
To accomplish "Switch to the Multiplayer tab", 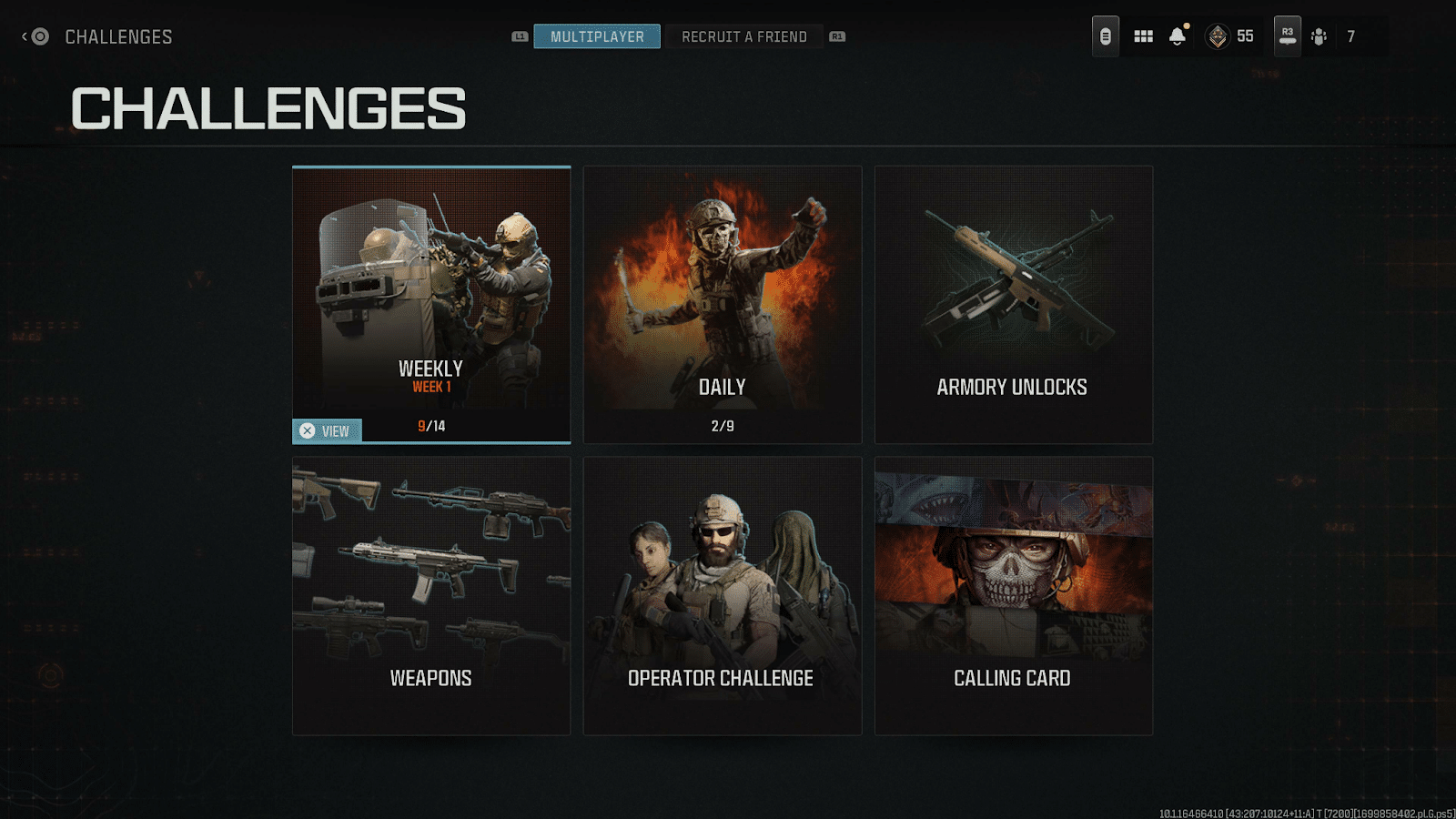I will tap(598, 36).
